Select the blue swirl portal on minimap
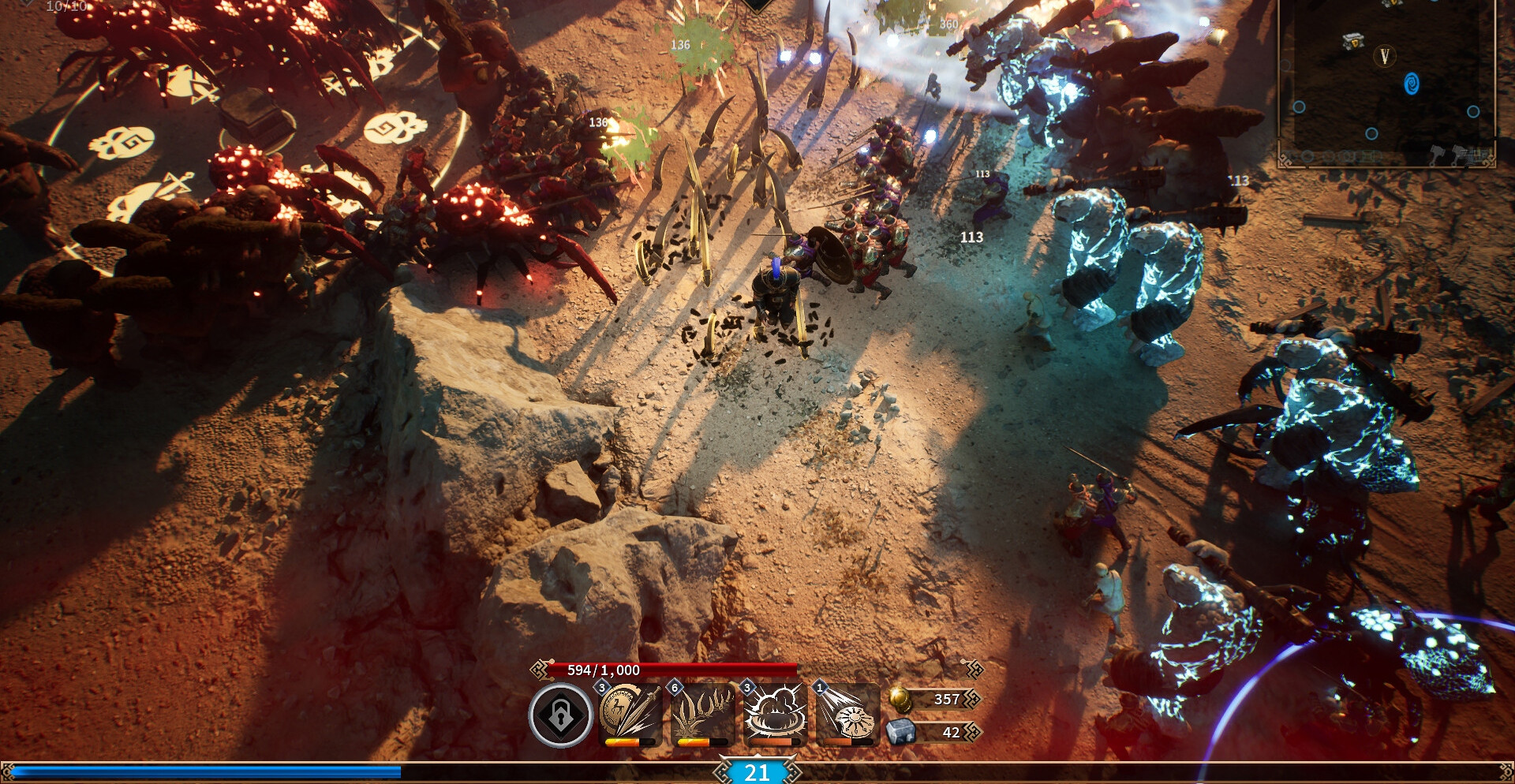 1412,84
